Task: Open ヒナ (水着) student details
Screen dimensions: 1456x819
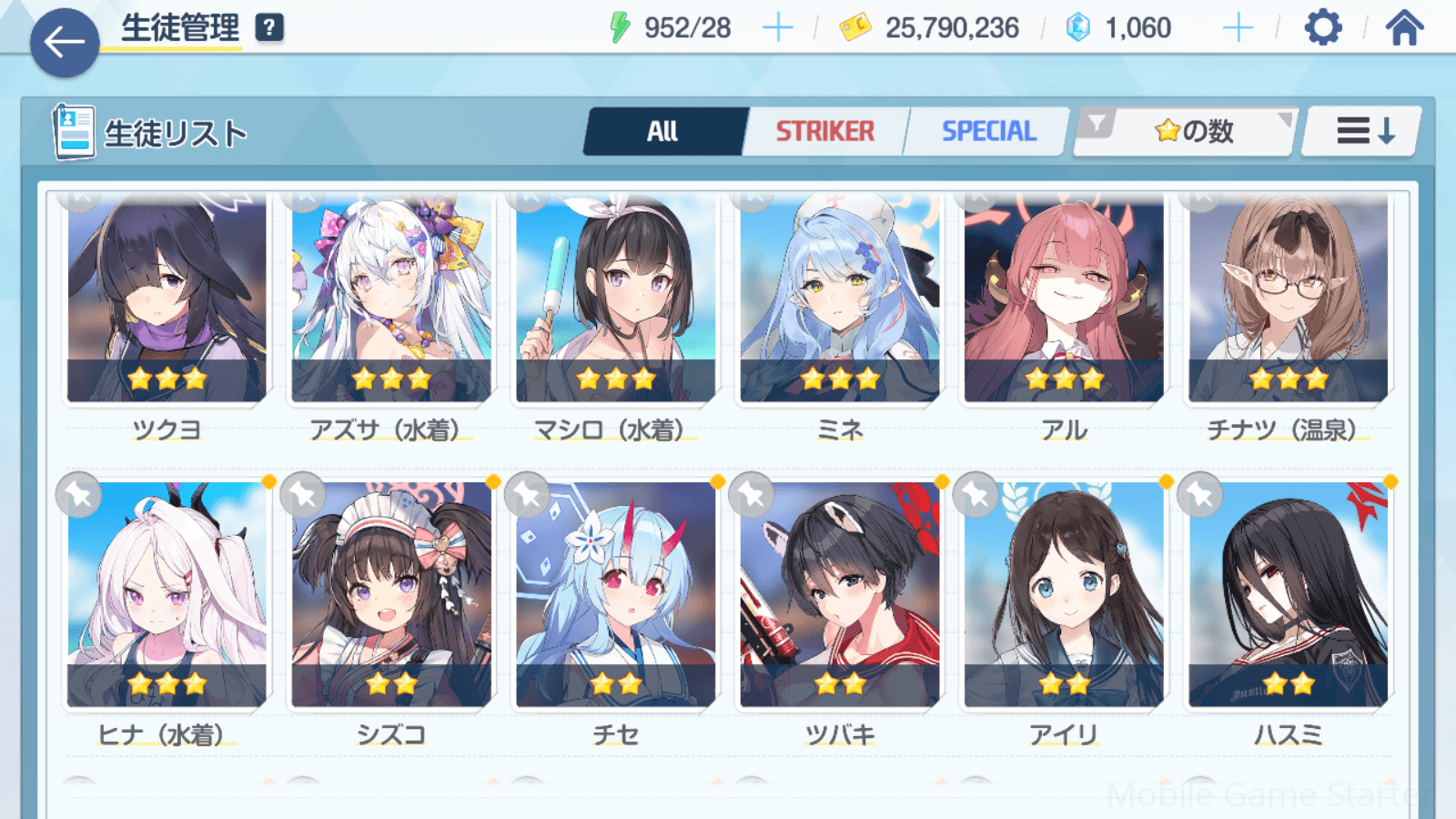Action: coord(167,596)
